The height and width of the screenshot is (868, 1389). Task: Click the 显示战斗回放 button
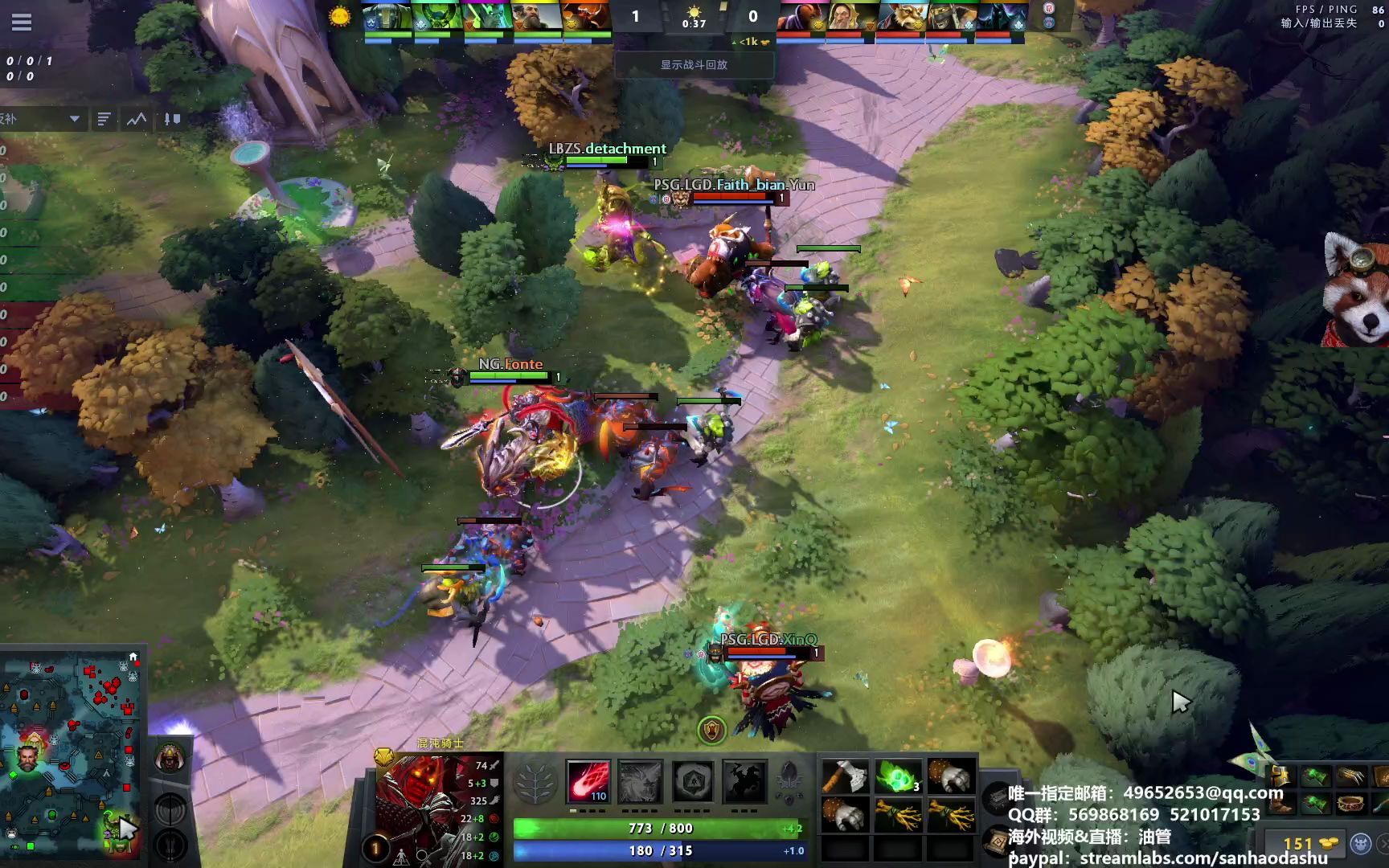[x=694, y=64]
